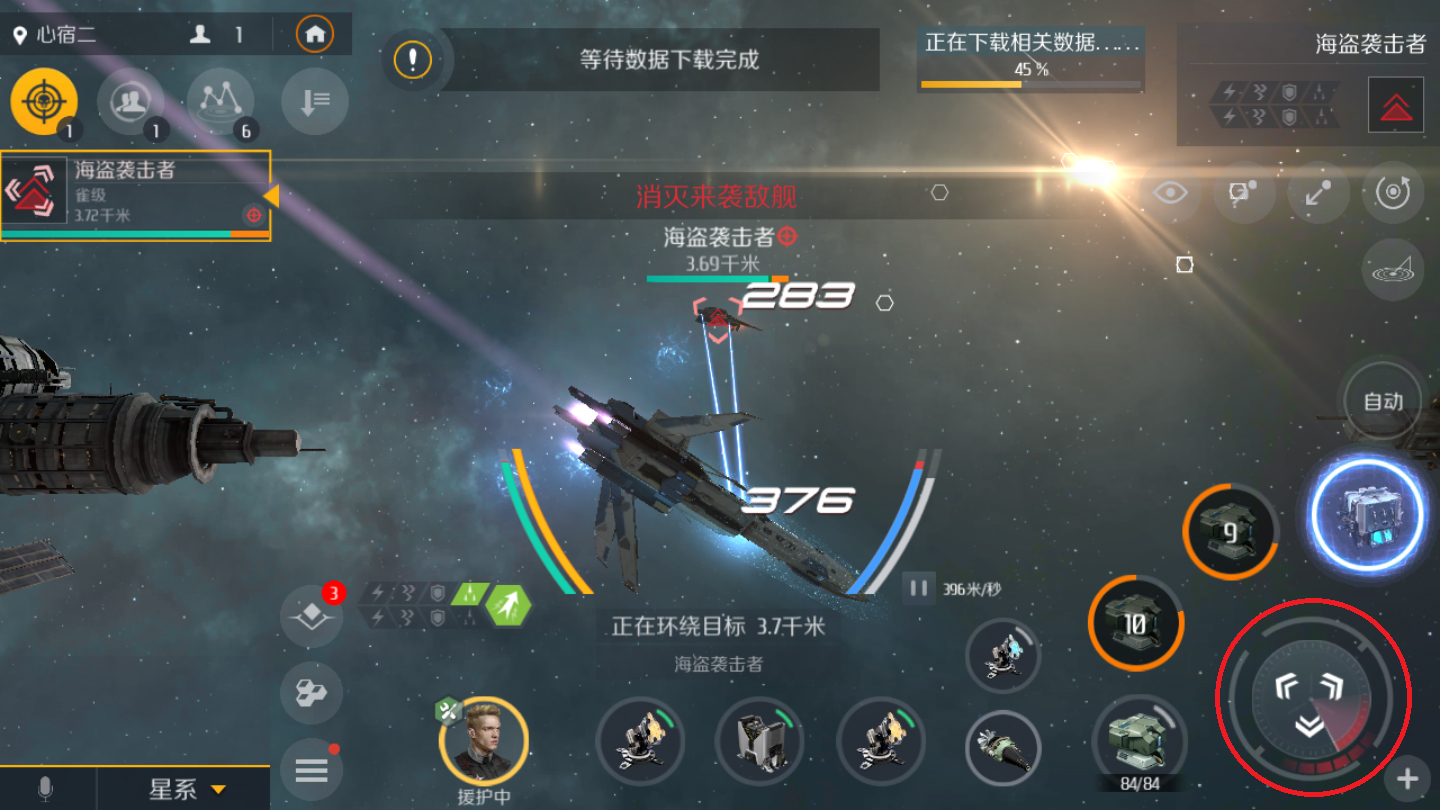Open the hamburger menu with red dot
This screenshot has height=810, width=1440.
click(x=311, y=769)
